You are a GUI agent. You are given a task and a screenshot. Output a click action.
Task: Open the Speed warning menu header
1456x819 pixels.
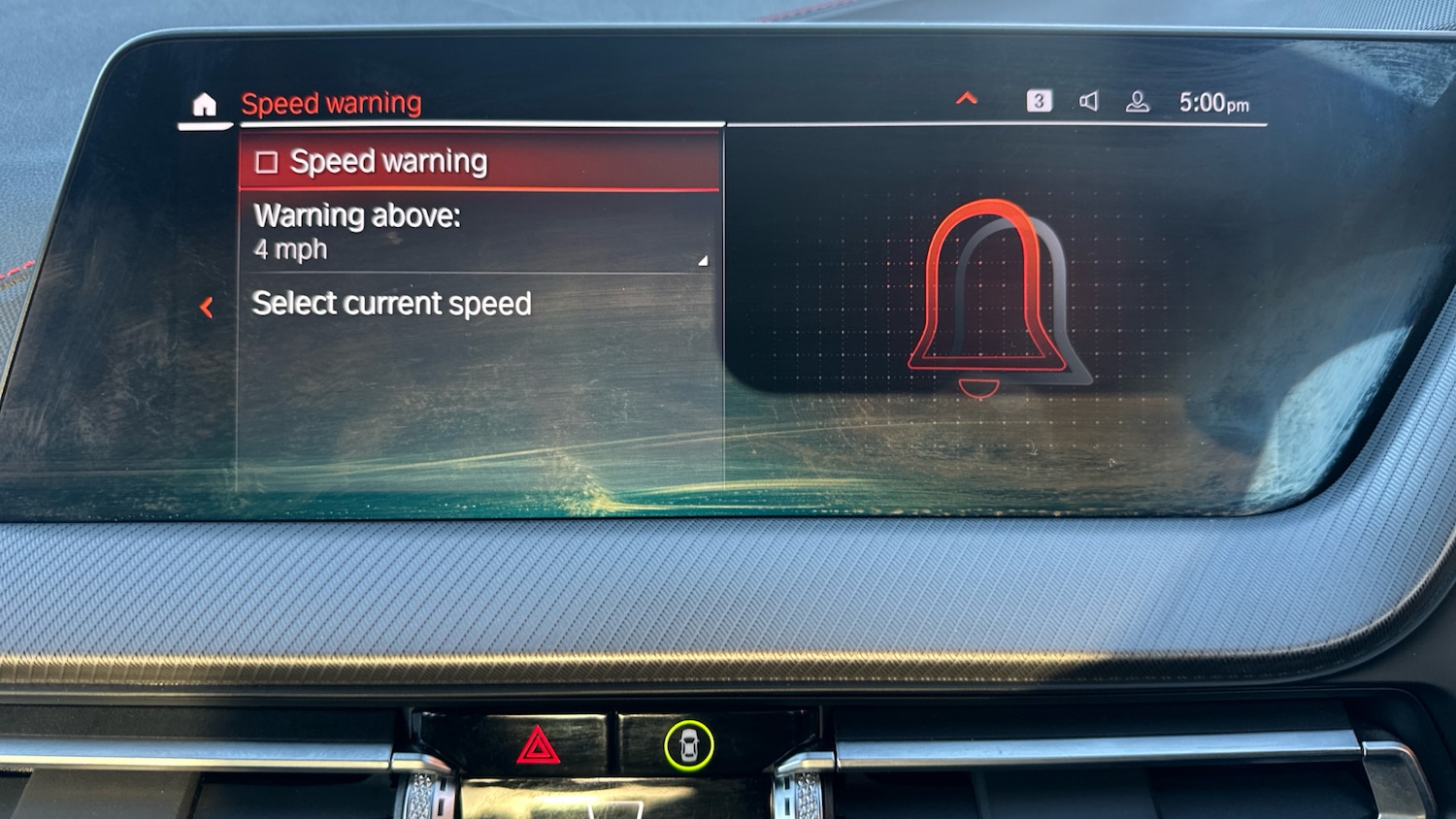[x=331, y=103]
